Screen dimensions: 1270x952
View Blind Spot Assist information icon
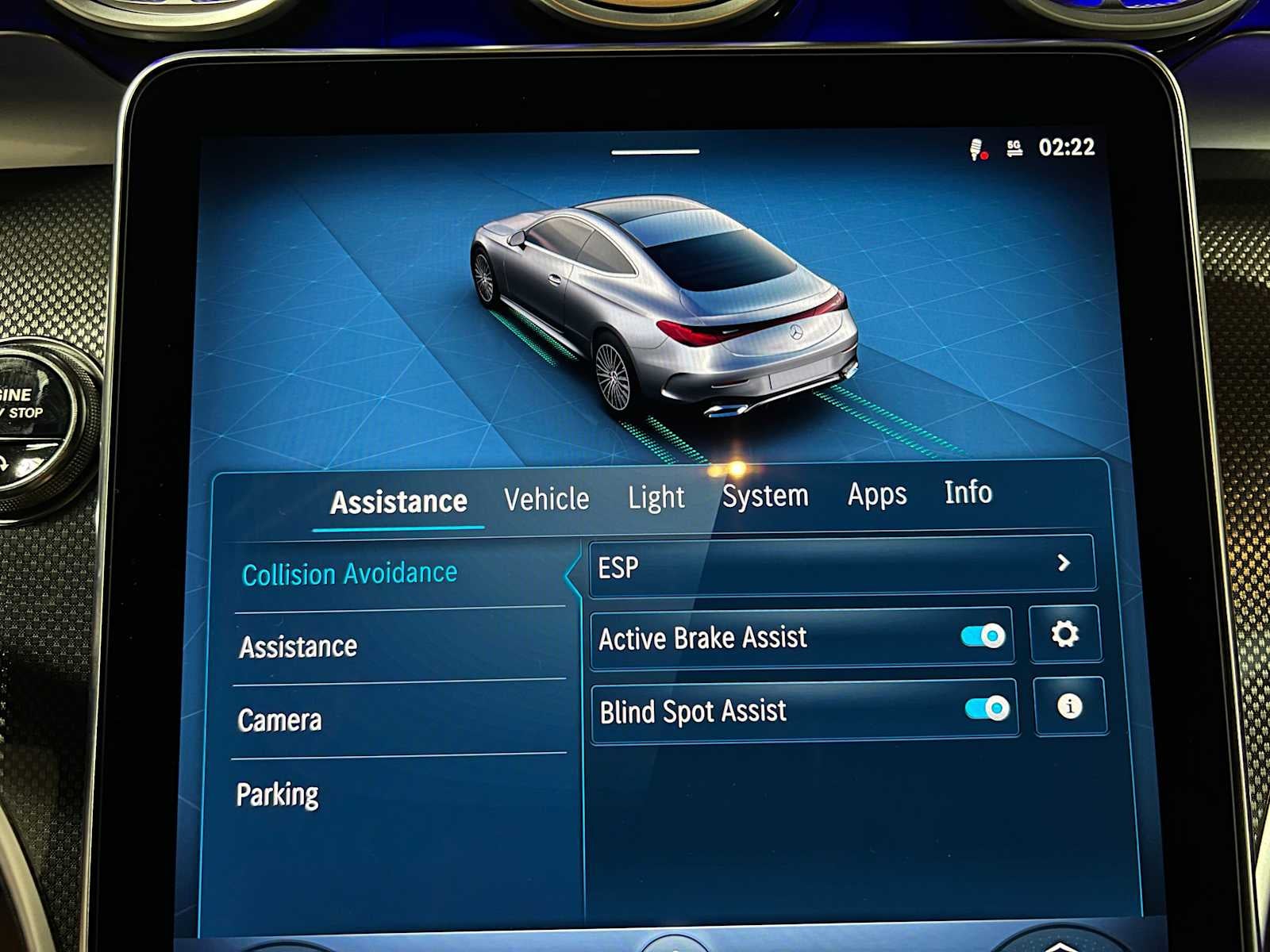coord(1070,706)
